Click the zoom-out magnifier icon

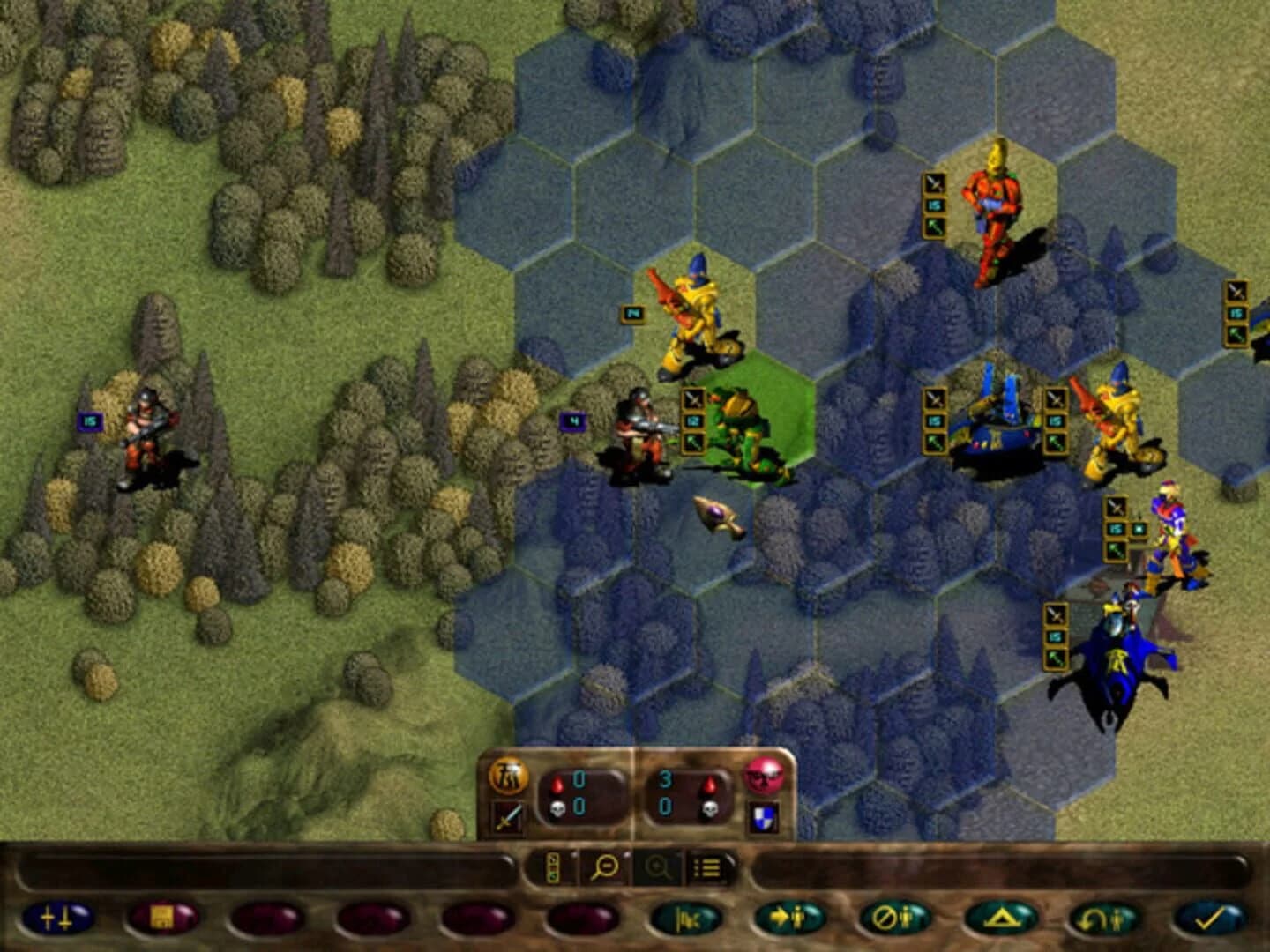pyautogui.click(x=605, y=866)
